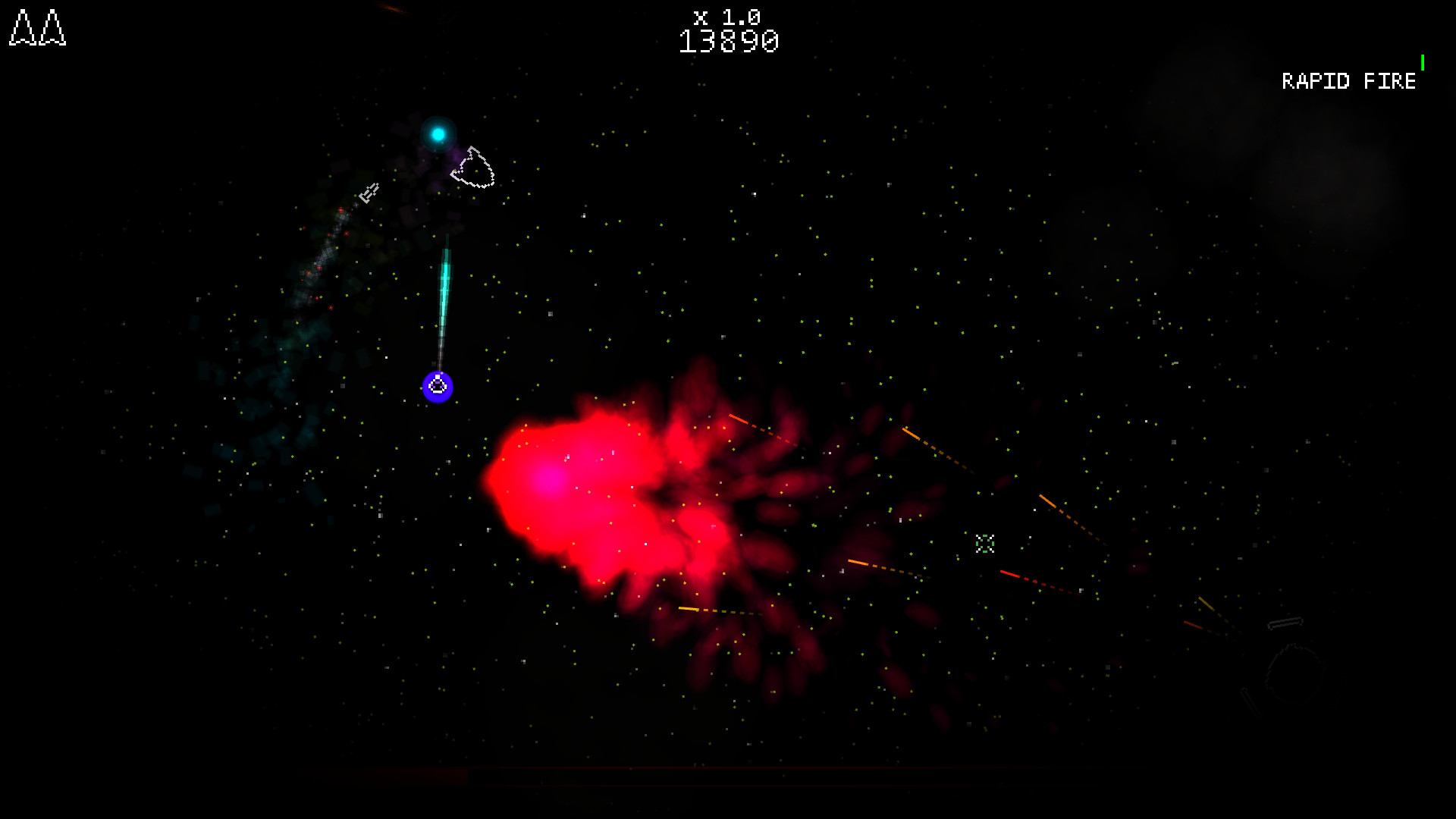This screenshot has height=819, width=1456.
Task: Click the green X target marker
Action: coord(986,543)
